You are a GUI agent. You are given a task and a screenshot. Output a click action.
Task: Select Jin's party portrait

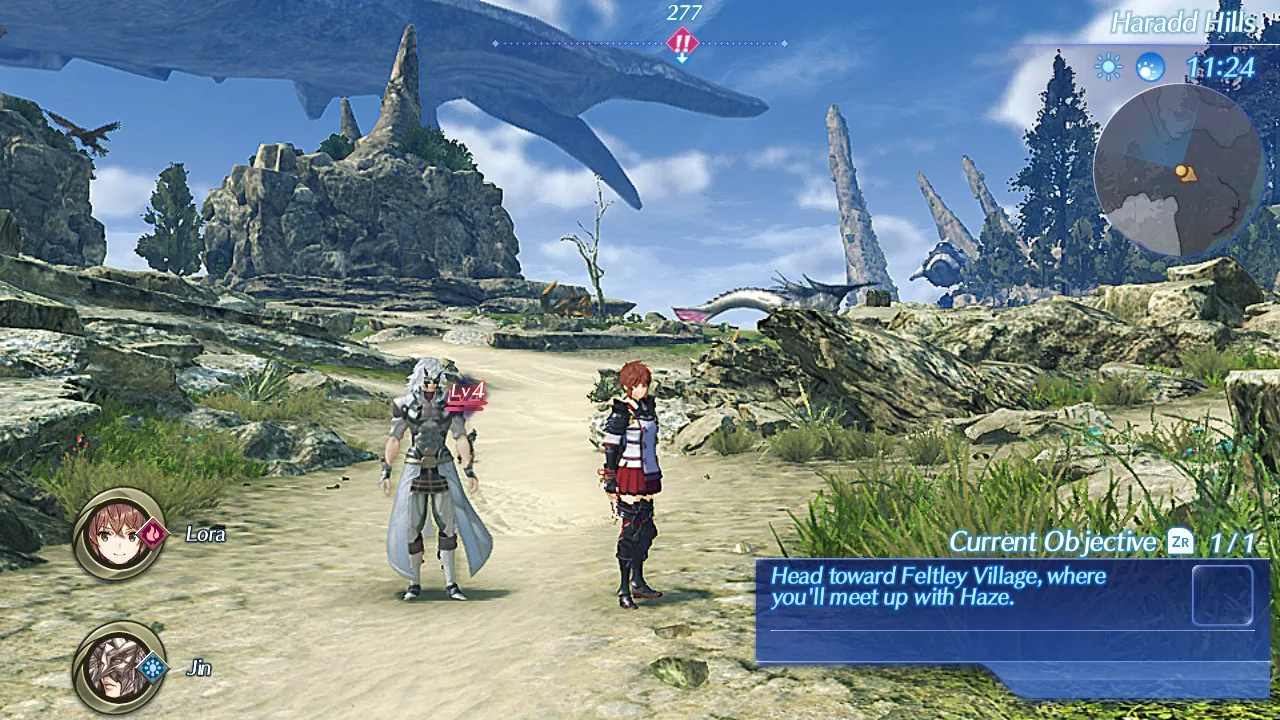pos(119,667)
